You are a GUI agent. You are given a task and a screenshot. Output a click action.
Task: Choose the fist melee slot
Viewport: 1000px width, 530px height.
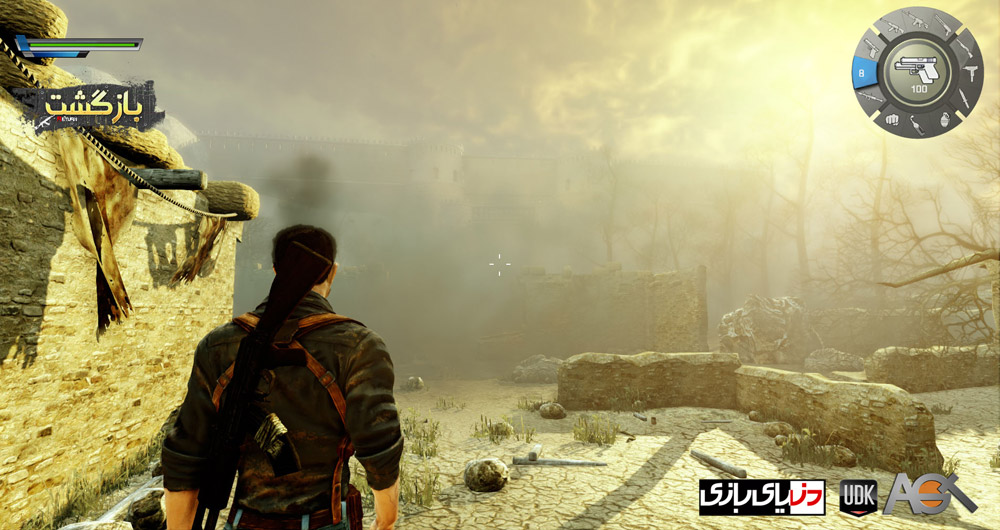(x=891, y=120)
